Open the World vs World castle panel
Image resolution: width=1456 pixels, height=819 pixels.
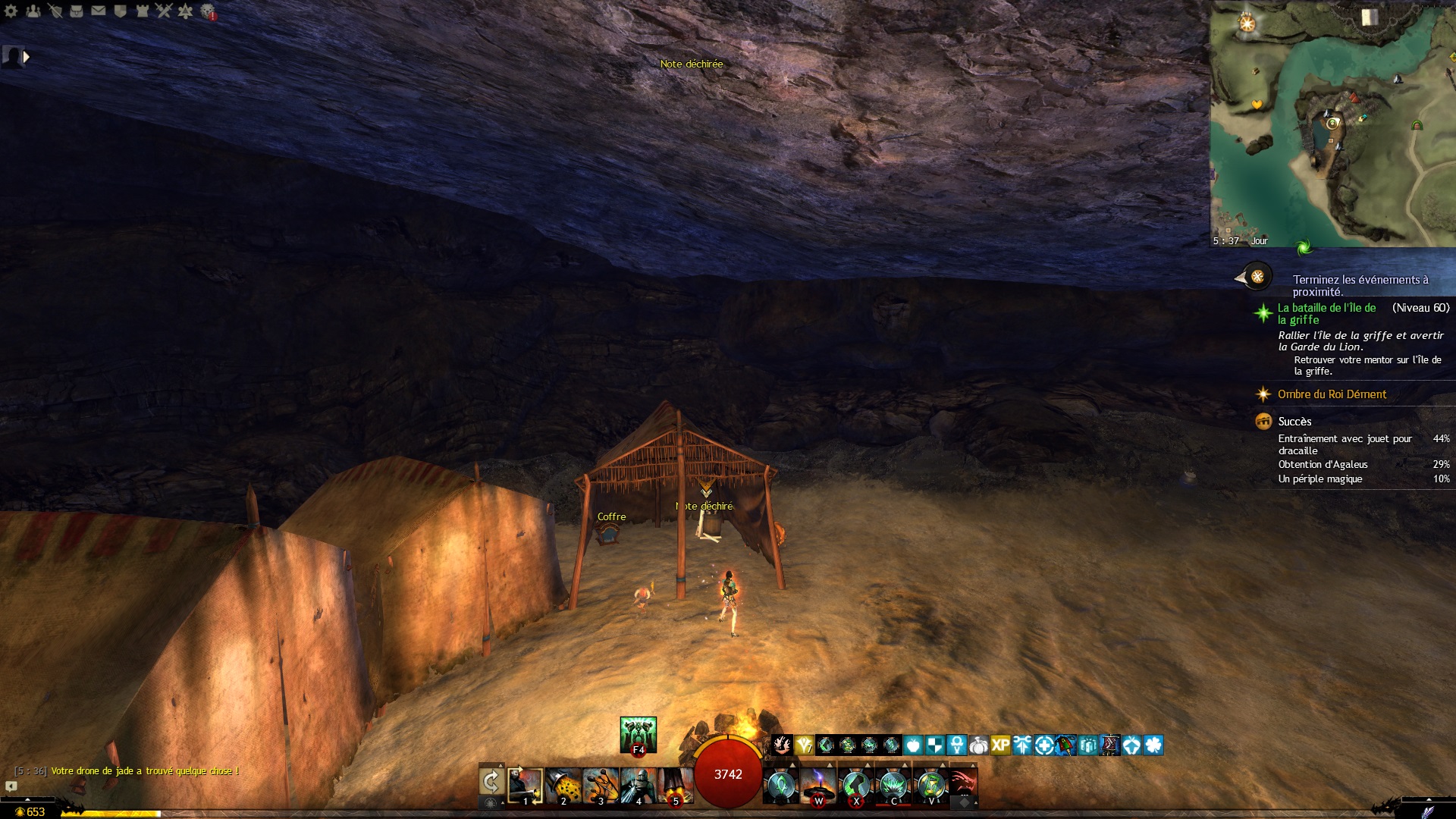(142, 11)
